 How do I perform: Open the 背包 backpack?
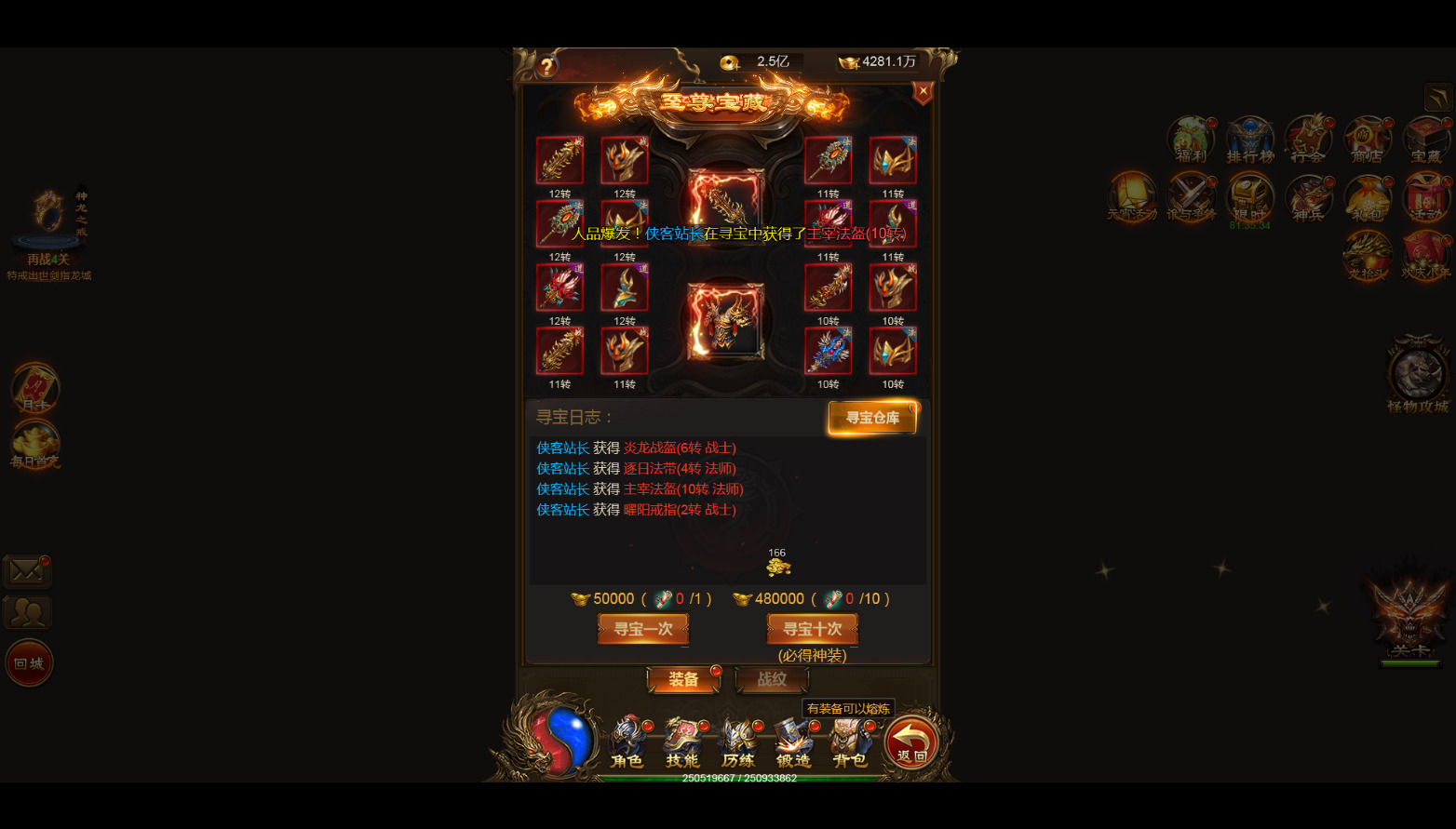[849, 742]
